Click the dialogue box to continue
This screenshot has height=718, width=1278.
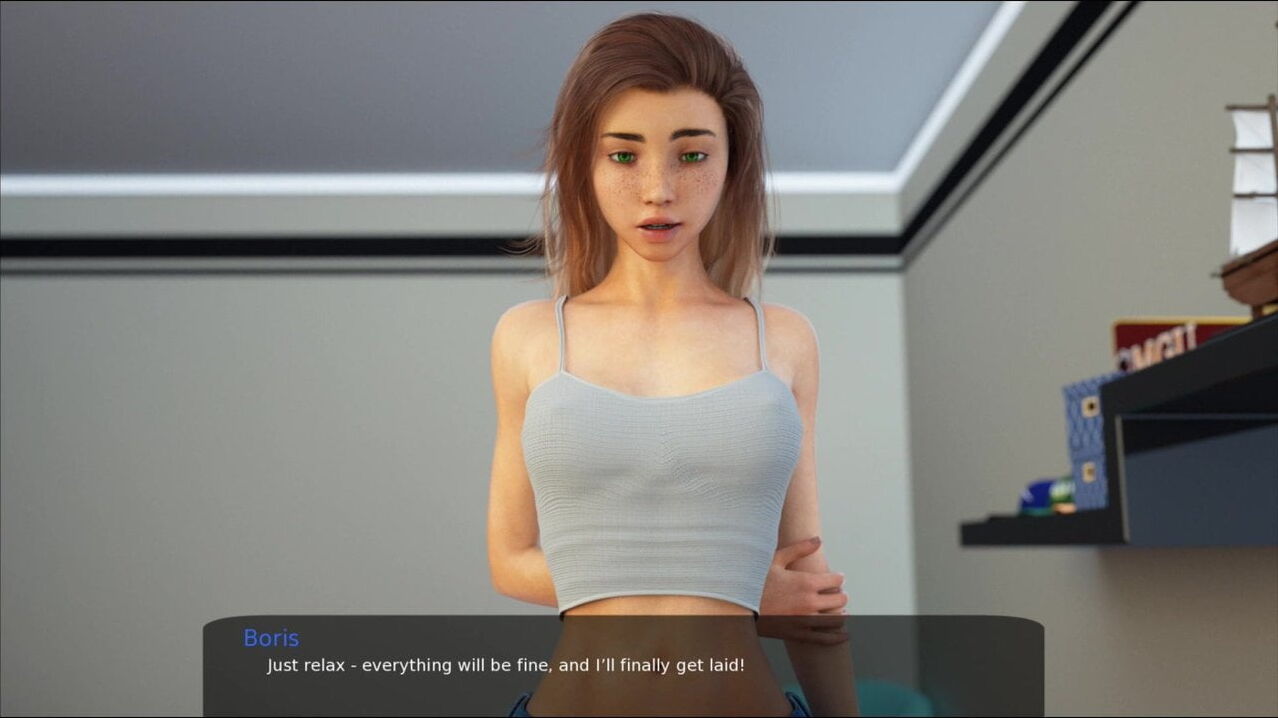pos(622,664)
